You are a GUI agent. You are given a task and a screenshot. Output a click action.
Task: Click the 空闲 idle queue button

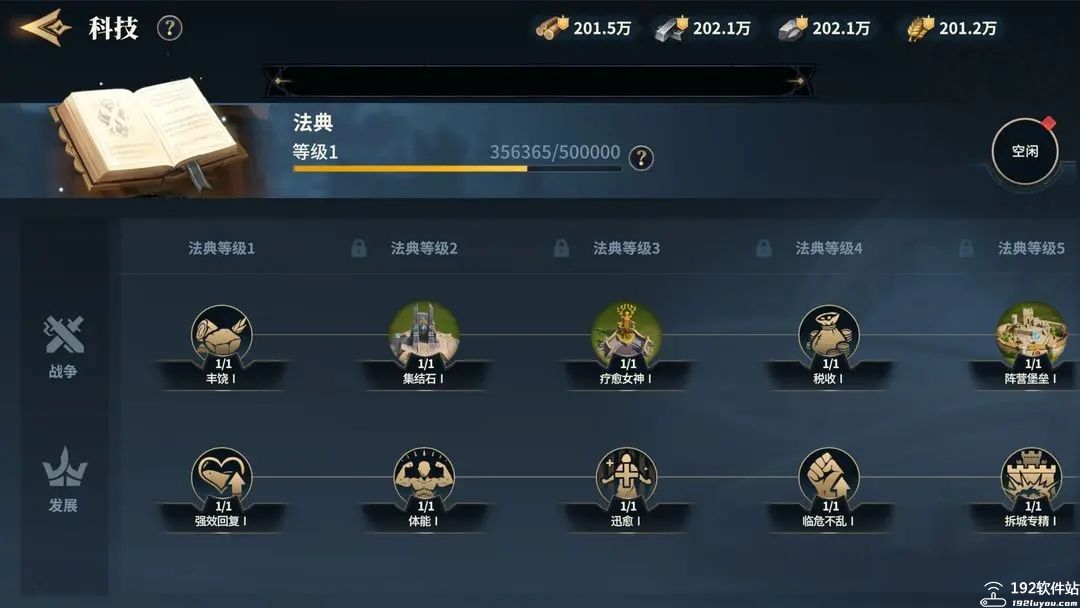pyautogui.click(x=1024, y=152)
